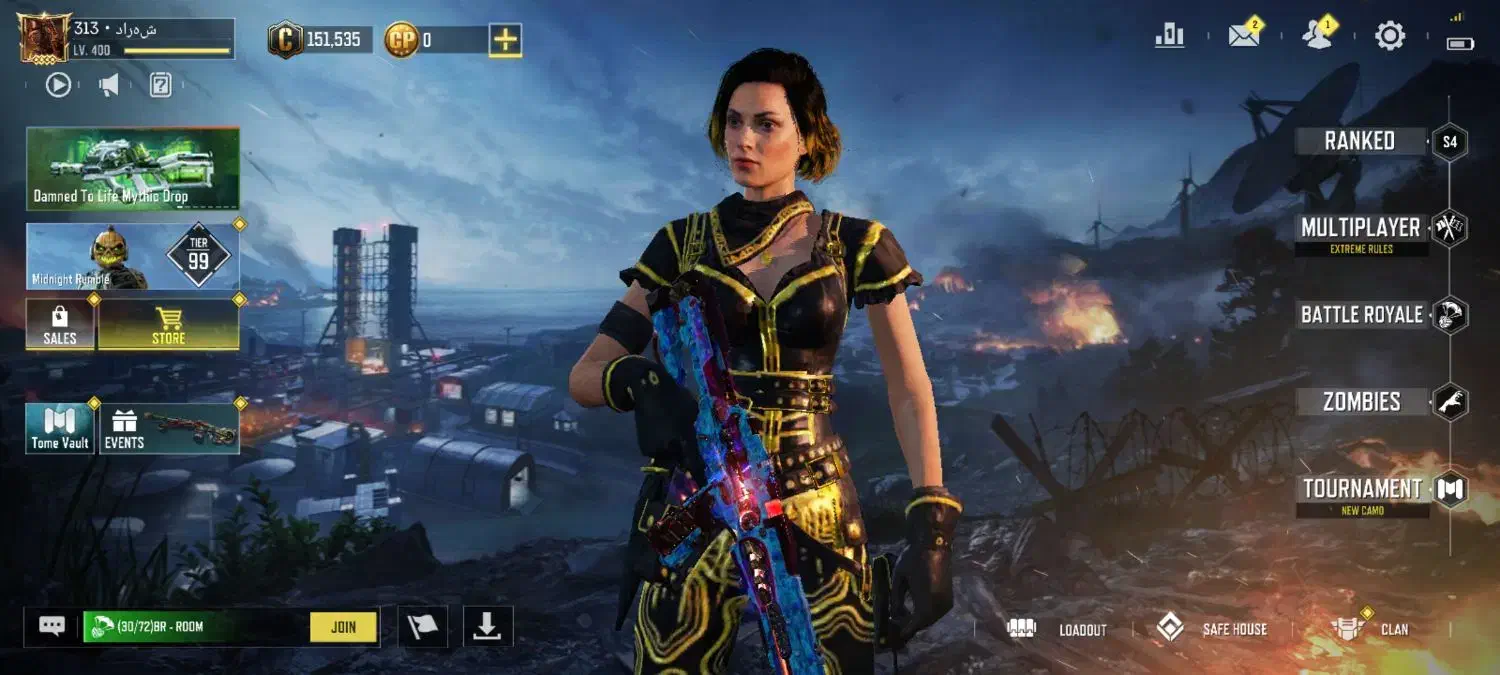Open the flag button near chat

tap(422, 627)
